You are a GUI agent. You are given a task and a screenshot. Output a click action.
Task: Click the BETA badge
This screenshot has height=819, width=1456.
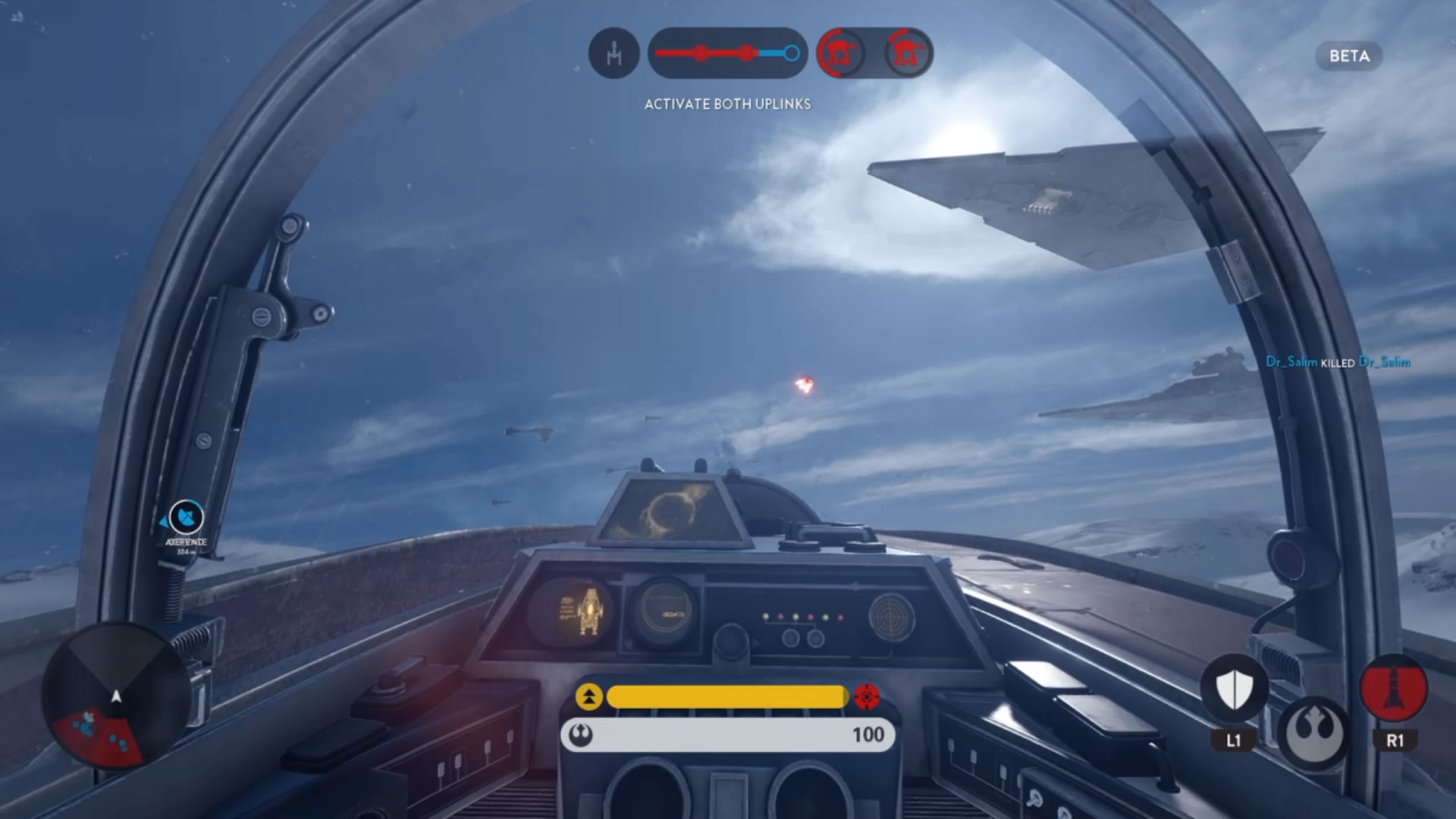click(1349, 56)
